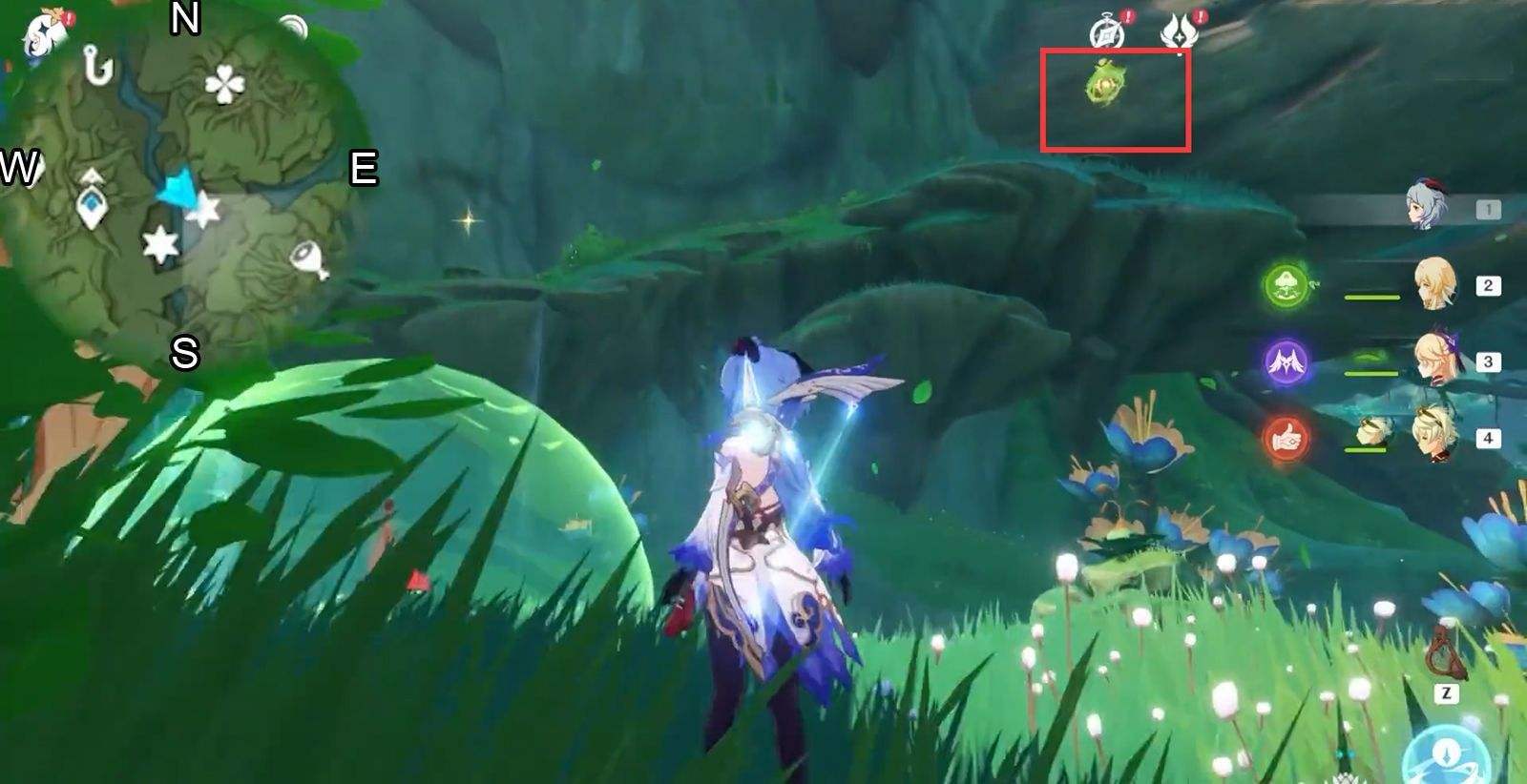This screenshot has width=1527, height=784.
Task: Switch to party member slot 3
Action: [1437, 360]
